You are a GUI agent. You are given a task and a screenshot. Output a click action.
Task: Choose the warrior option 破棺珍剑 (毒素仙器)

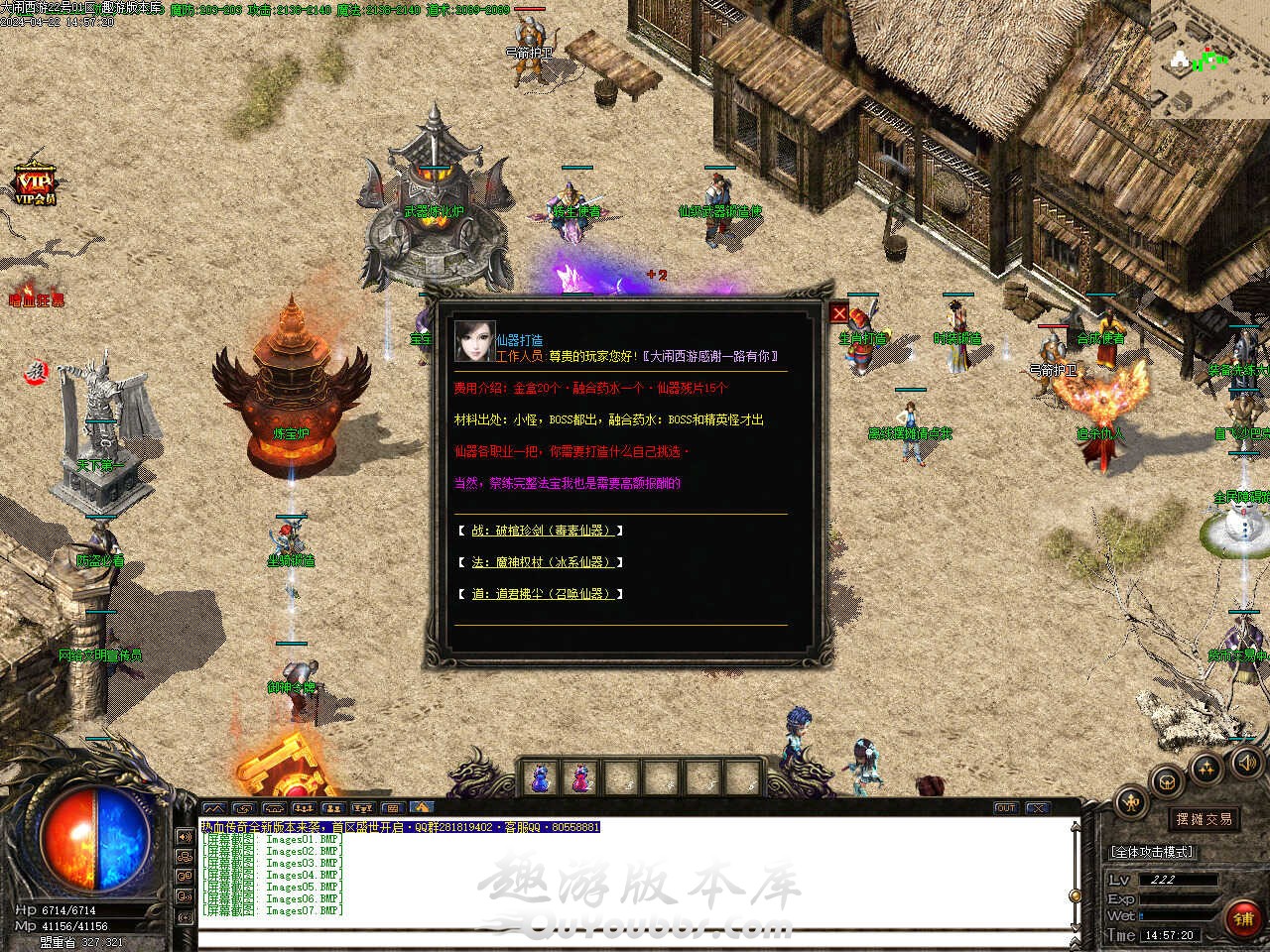click(541, 531)
